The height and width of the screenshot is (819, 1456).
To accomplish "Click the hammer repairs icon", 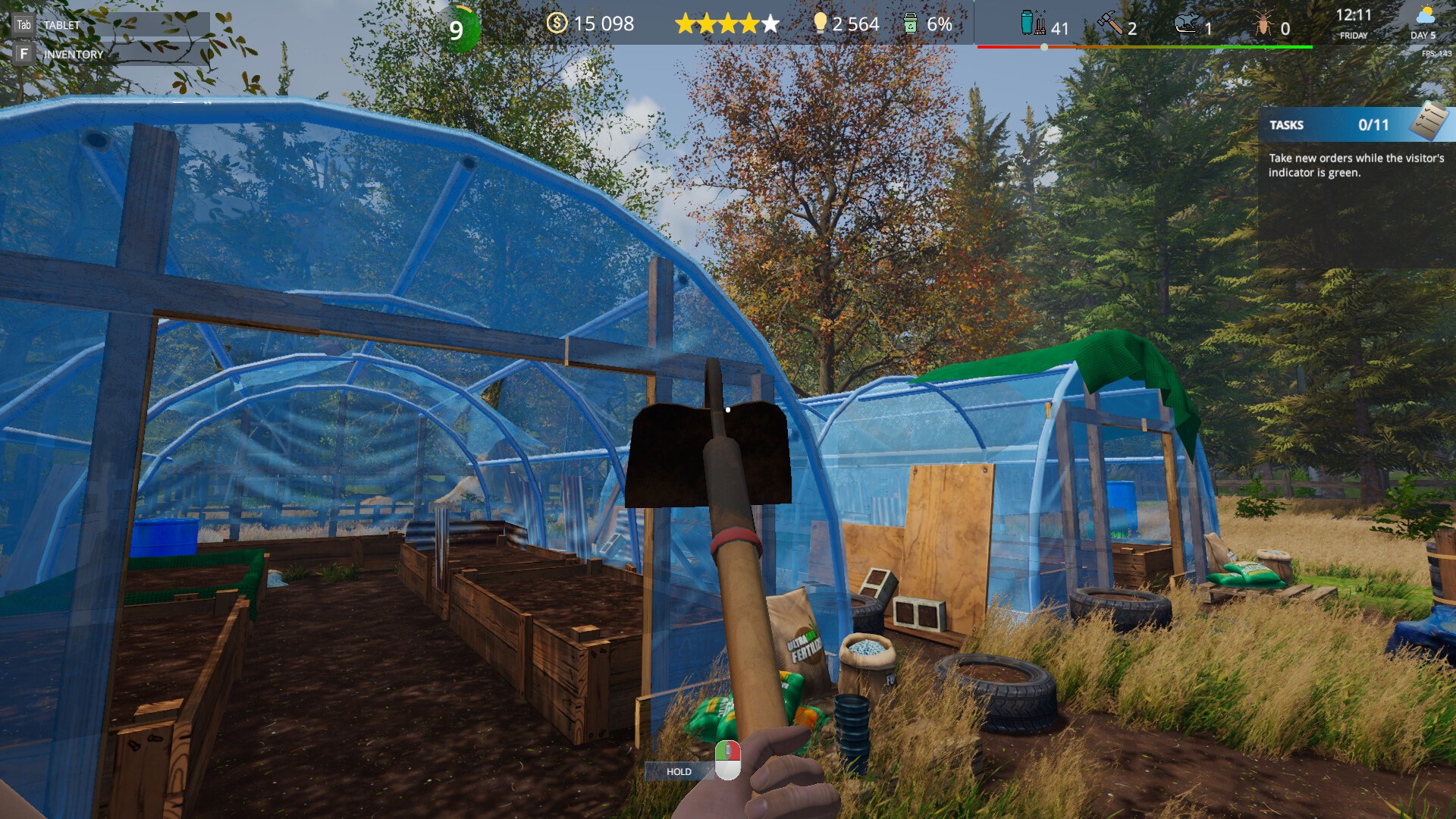I will (1110, 25).
